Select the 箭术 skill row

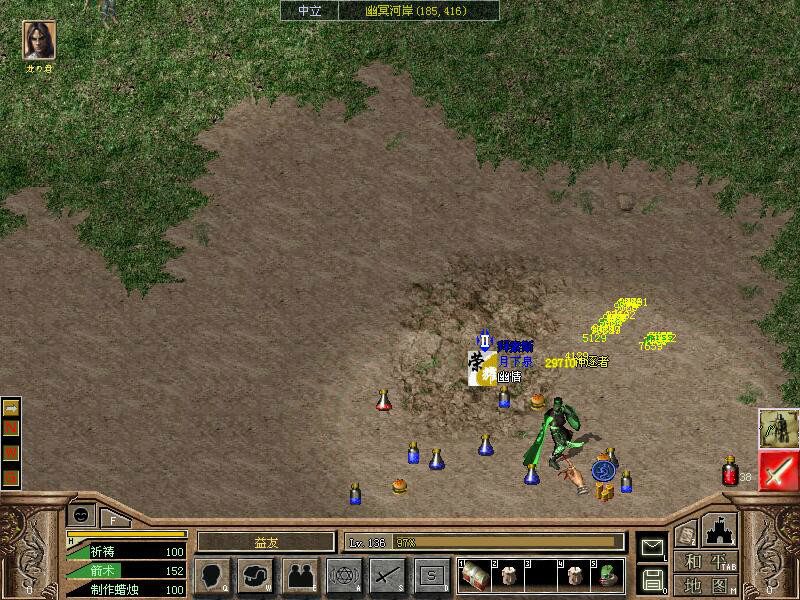click(x=127, y=571)
